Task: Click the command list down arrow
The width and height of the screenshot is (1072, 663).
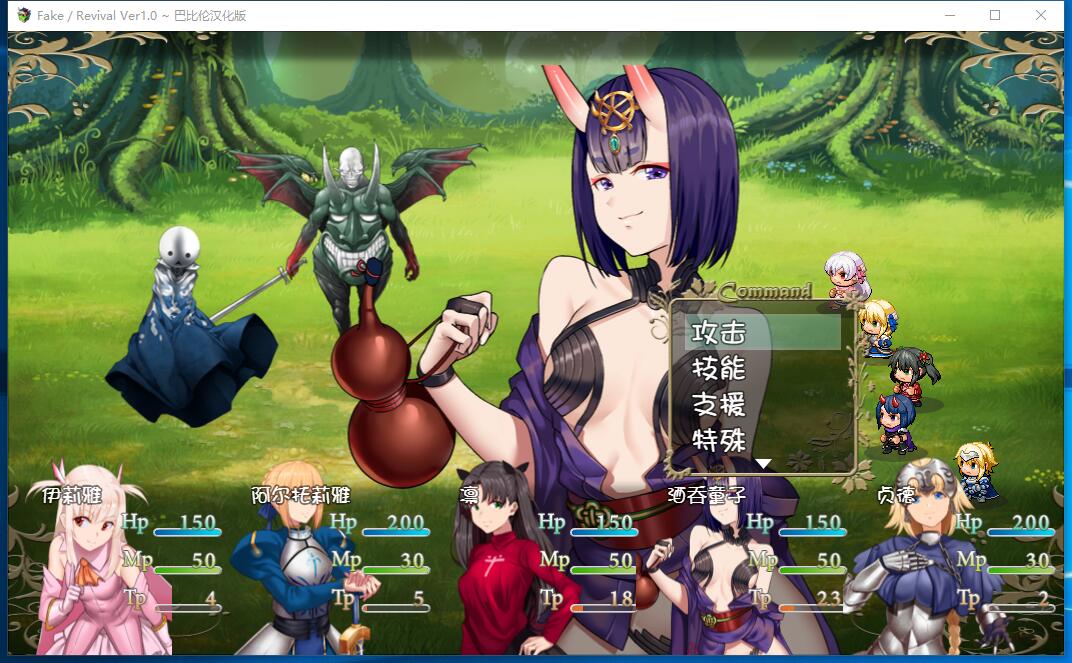Action: (763, 464)
